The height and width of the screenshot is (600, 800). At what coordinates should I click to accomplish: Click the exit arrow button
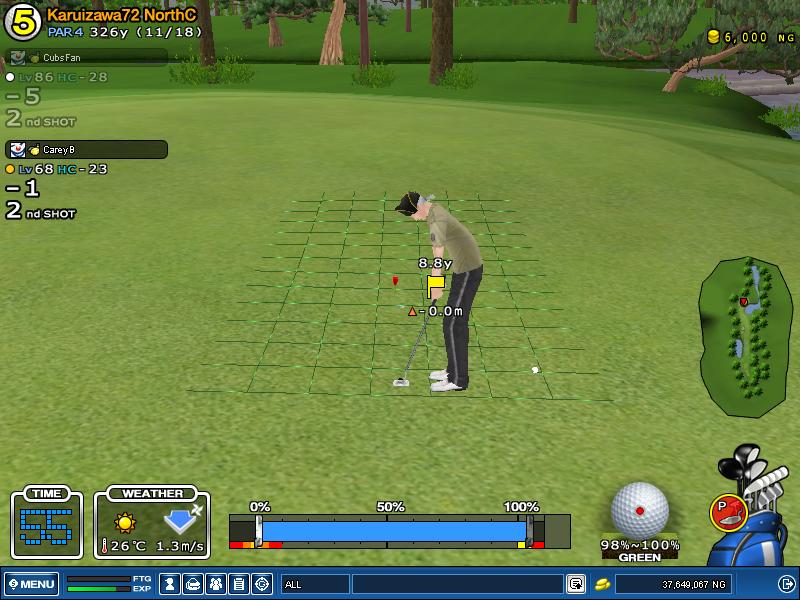tap(785, 583)
